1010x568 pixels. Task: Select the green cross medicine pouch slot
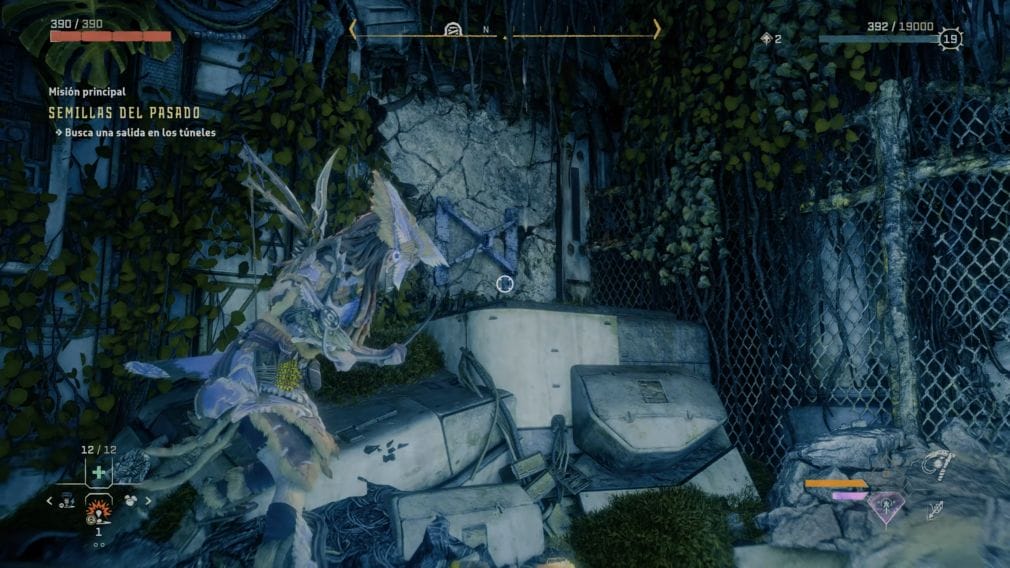pyautogui.click(x=98, y=472)
